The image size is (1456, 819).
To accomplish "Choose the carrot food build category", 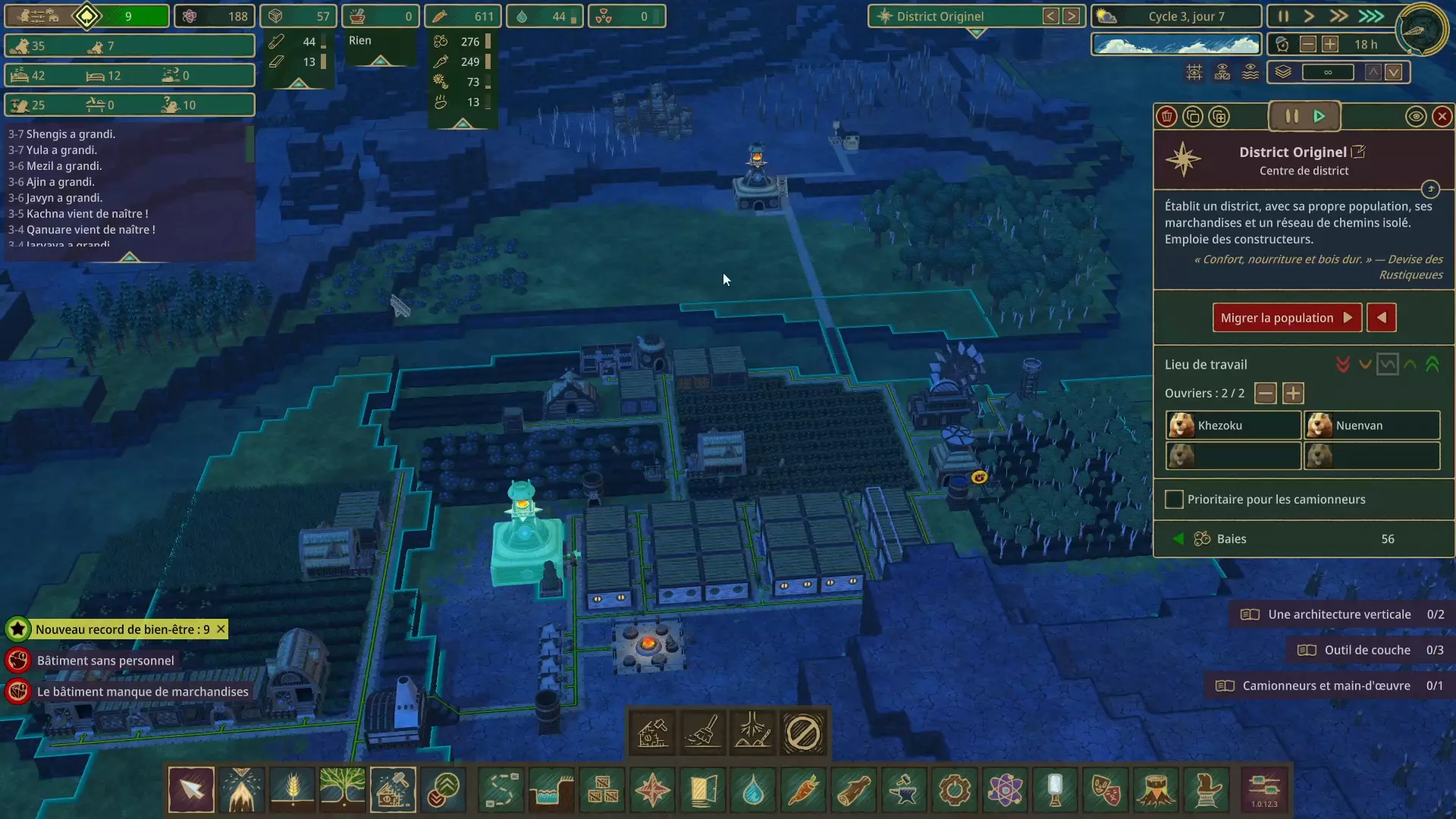I will pos(803,790).
